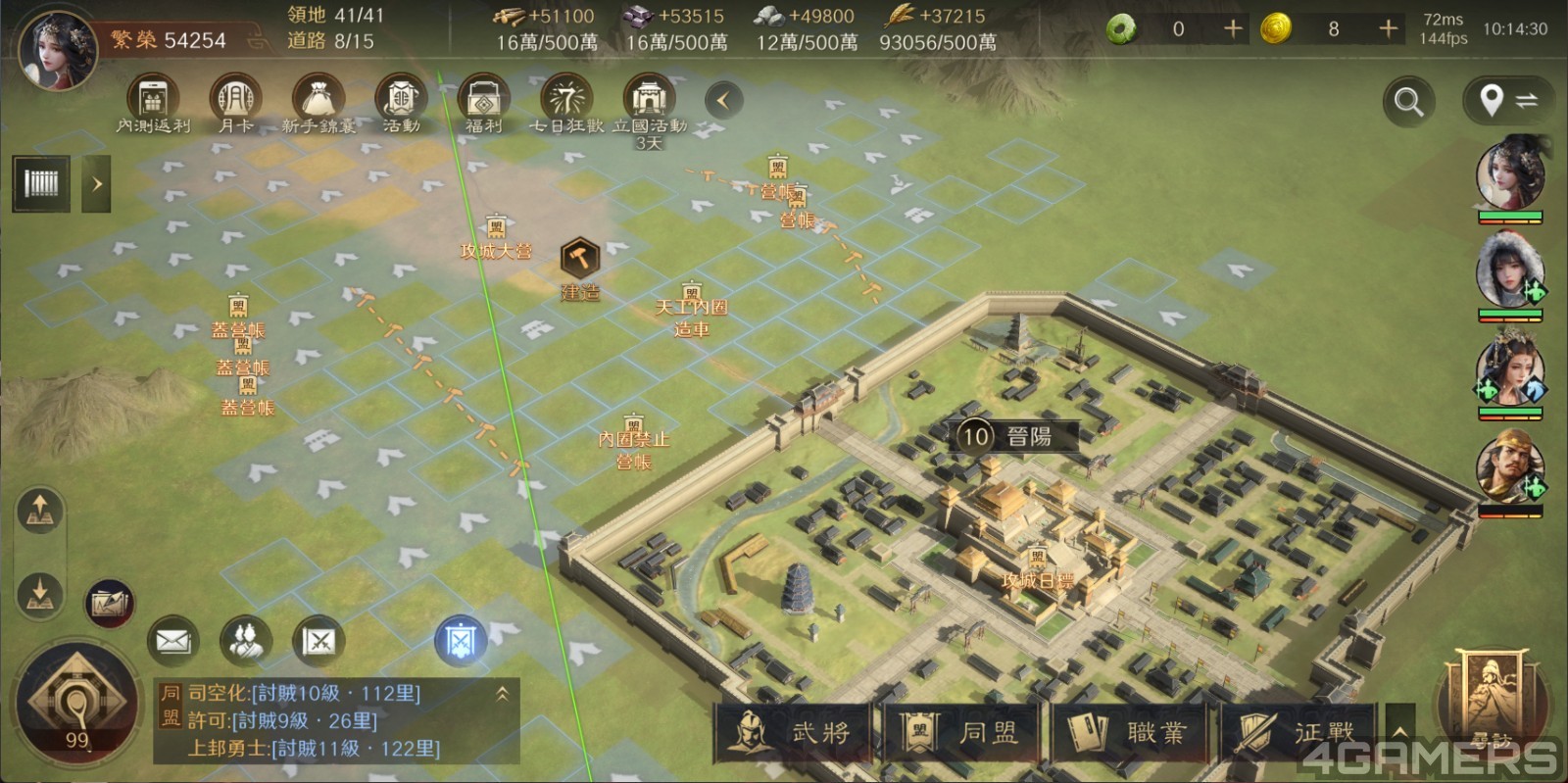Image resolution: width=1568 pixels, height=783 pixels.
Task: Add jade currency with plus button
Action: pyautogui.click(x=1233, y=29)
